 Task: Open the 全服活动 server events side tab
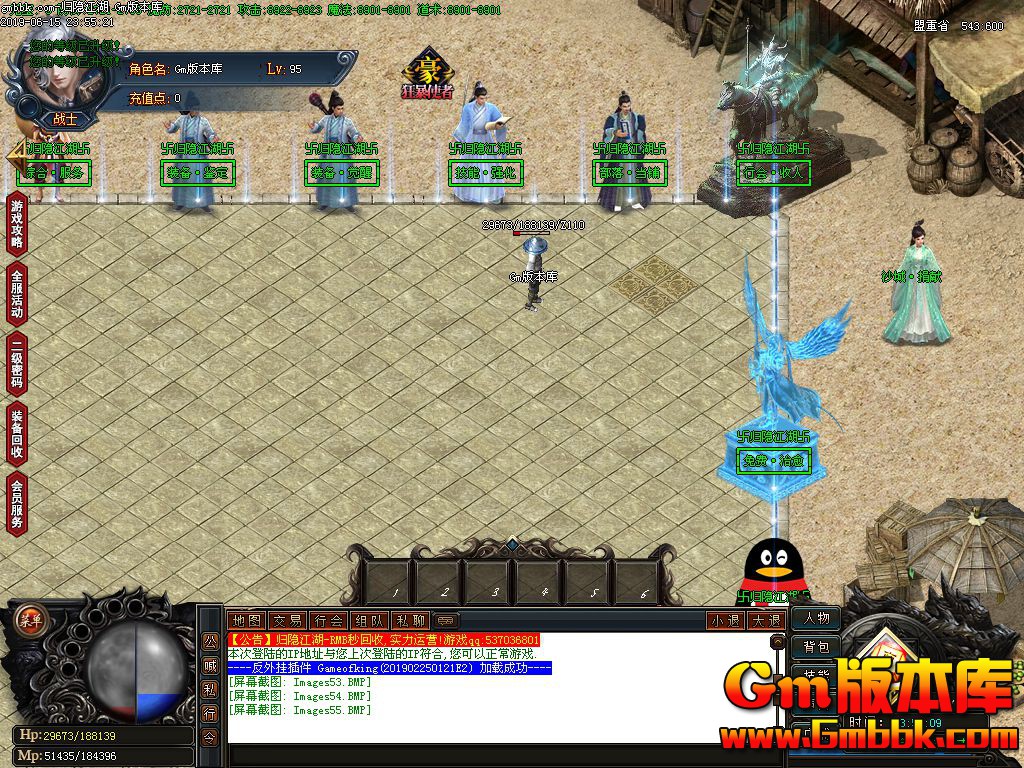[x=17, y=294]
